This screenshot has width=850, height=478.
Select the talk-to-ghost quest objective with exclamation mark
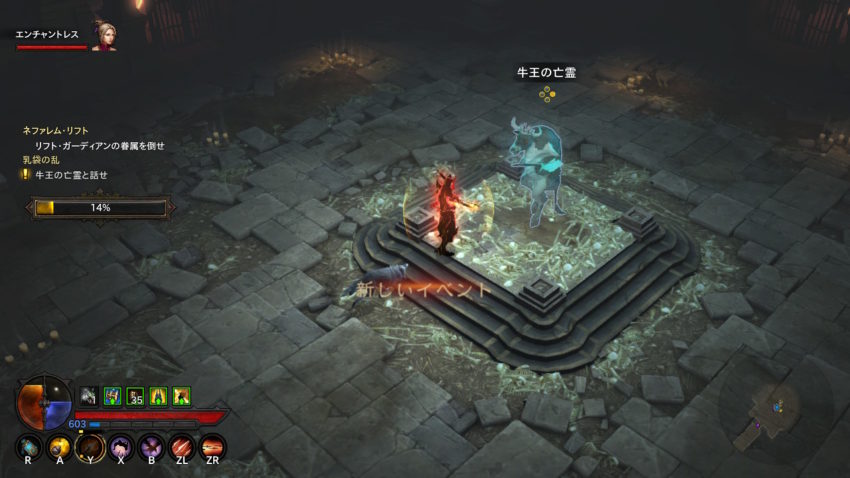point(71,174)
